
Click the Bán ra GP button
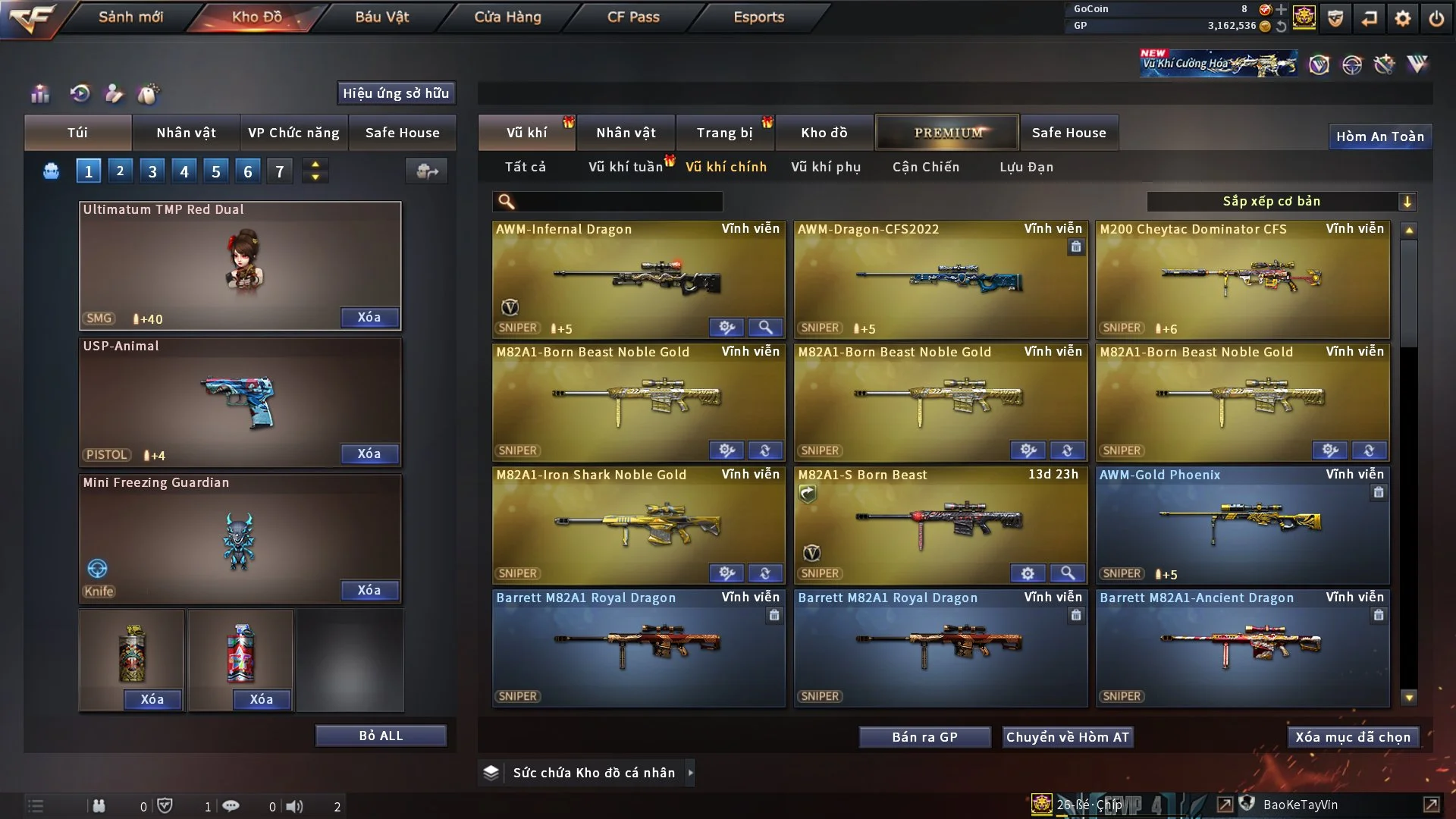click(x=924, y=737)
